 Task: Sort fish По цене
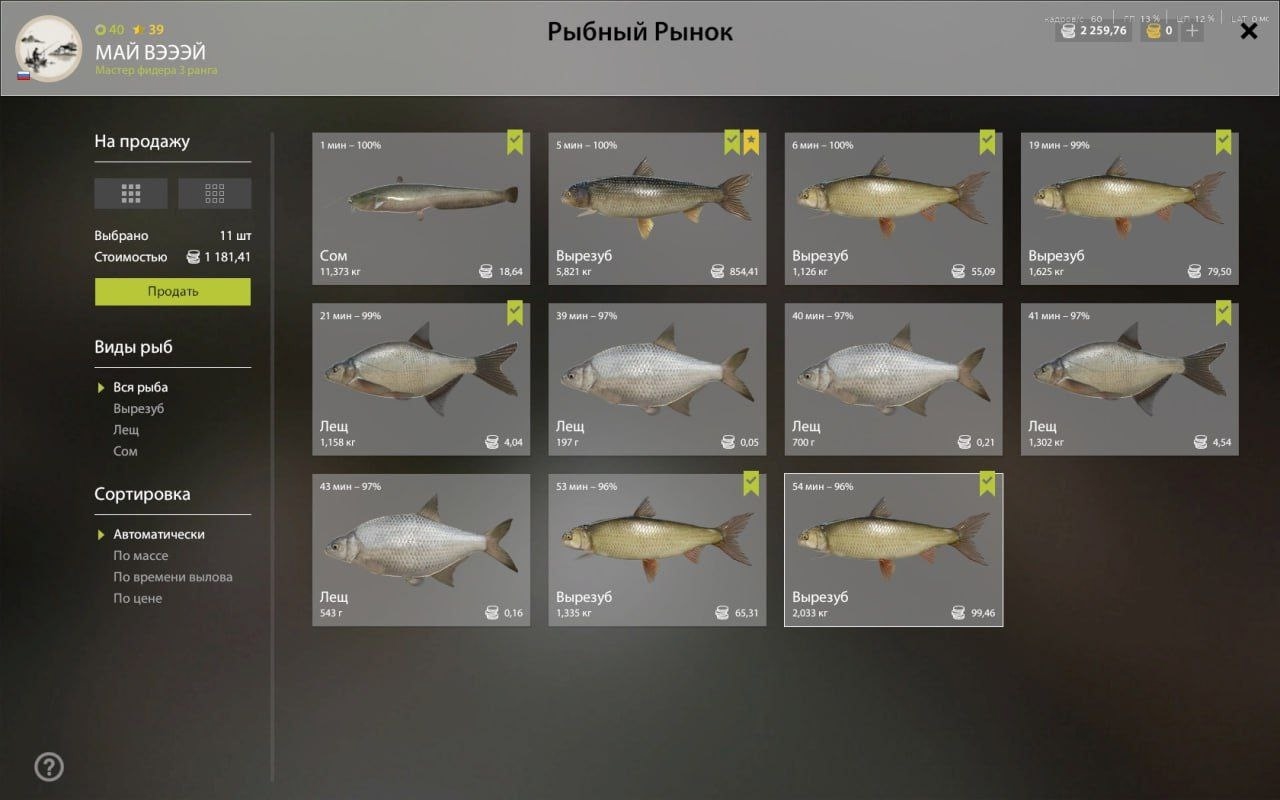click(138, 599)
